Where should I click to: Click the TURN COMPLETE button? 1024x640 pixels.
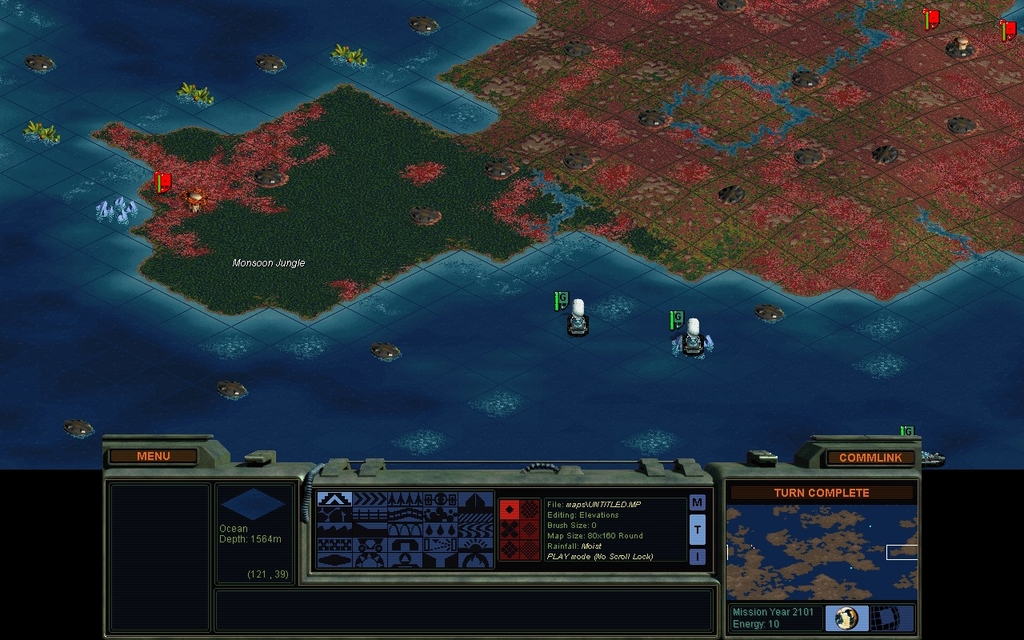click(821, 493)
